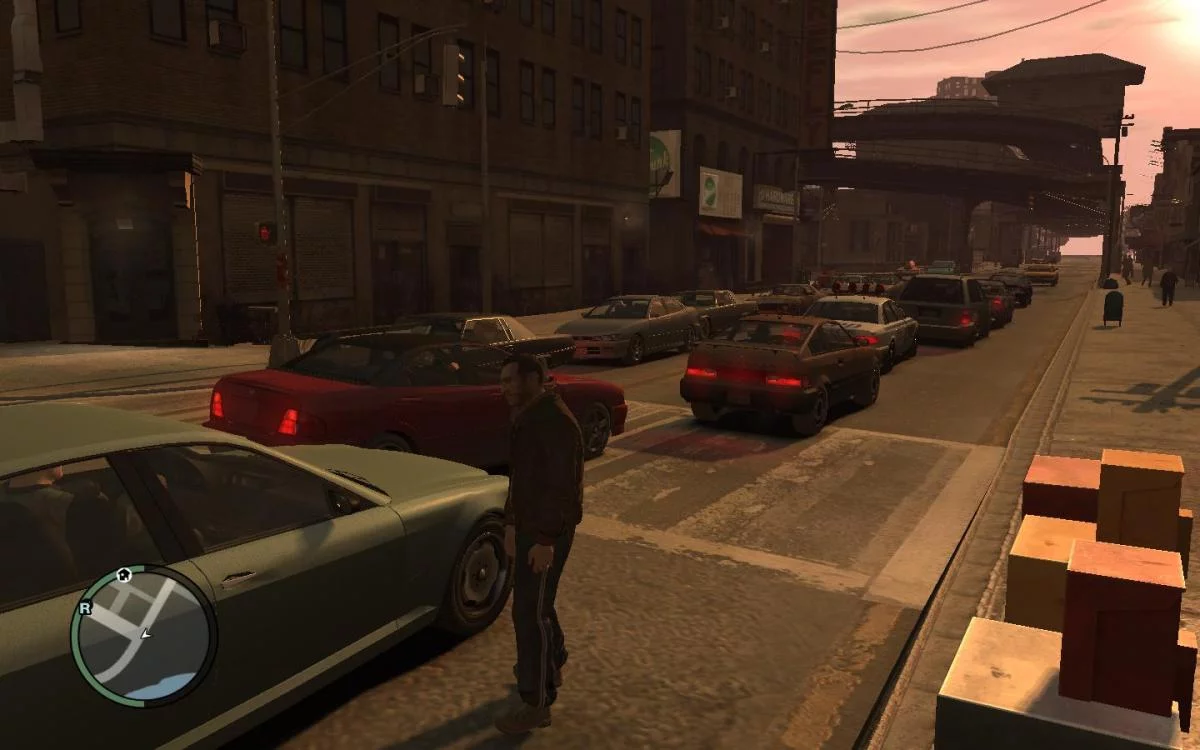Screen dimensions: 1200x750
Task: Select the safehouse marker on the minimap
Action: 124,575
